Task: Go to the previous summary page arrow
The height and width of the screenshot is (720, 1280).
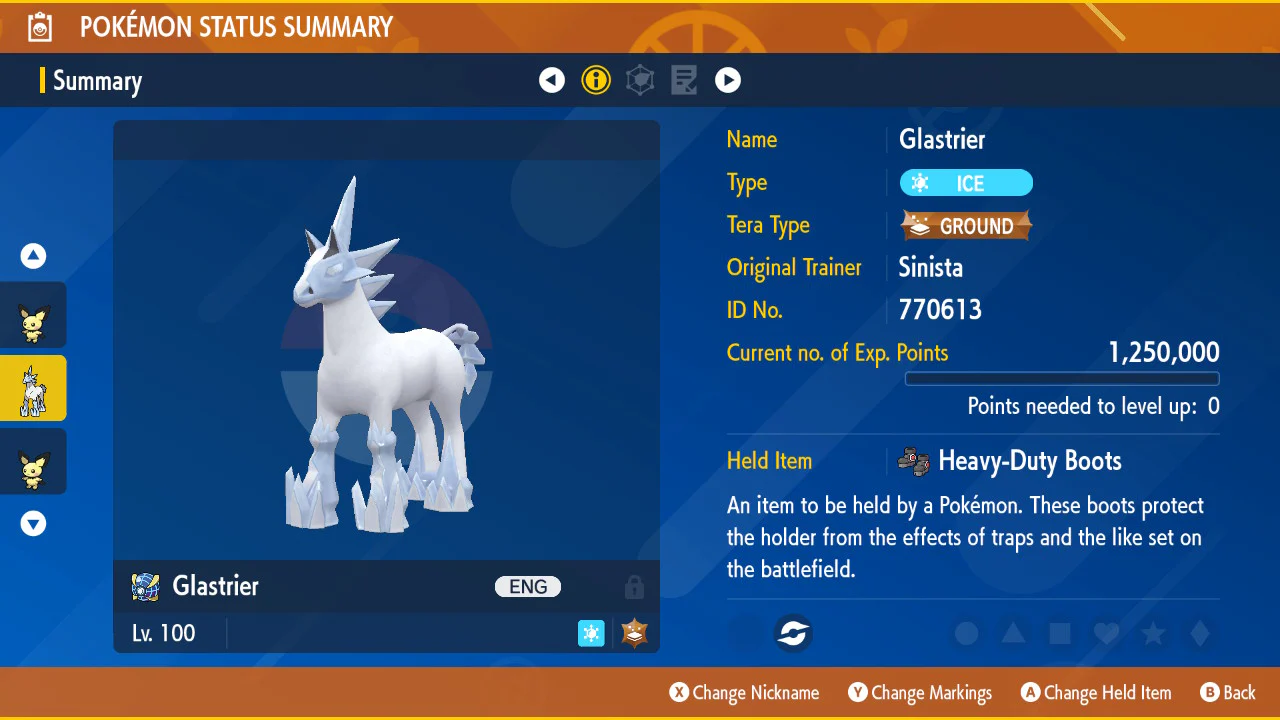Action: click(x=552, y=80)
